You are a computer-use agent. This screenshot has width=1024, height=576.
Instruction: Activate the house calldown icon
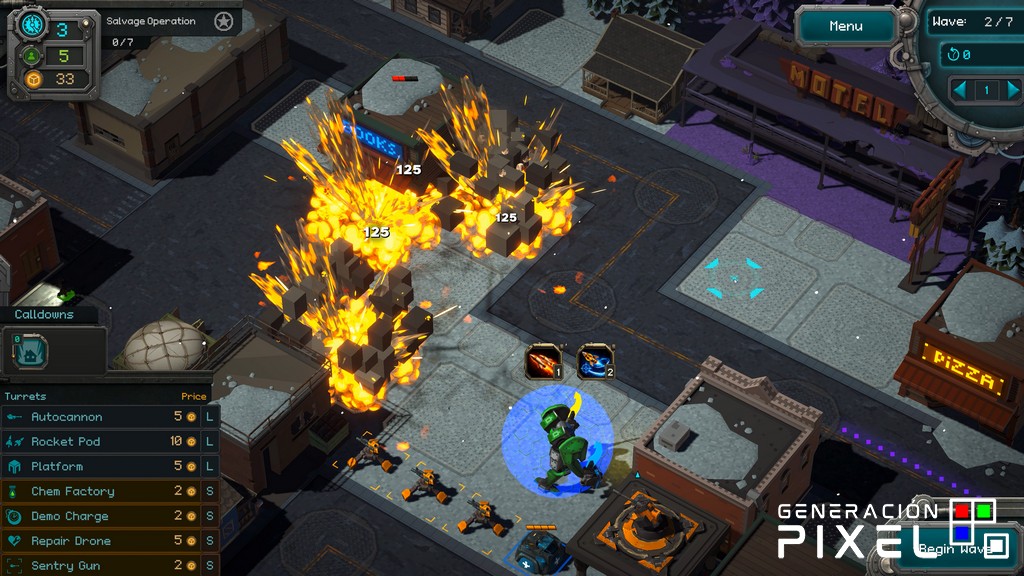pos(29,351)
